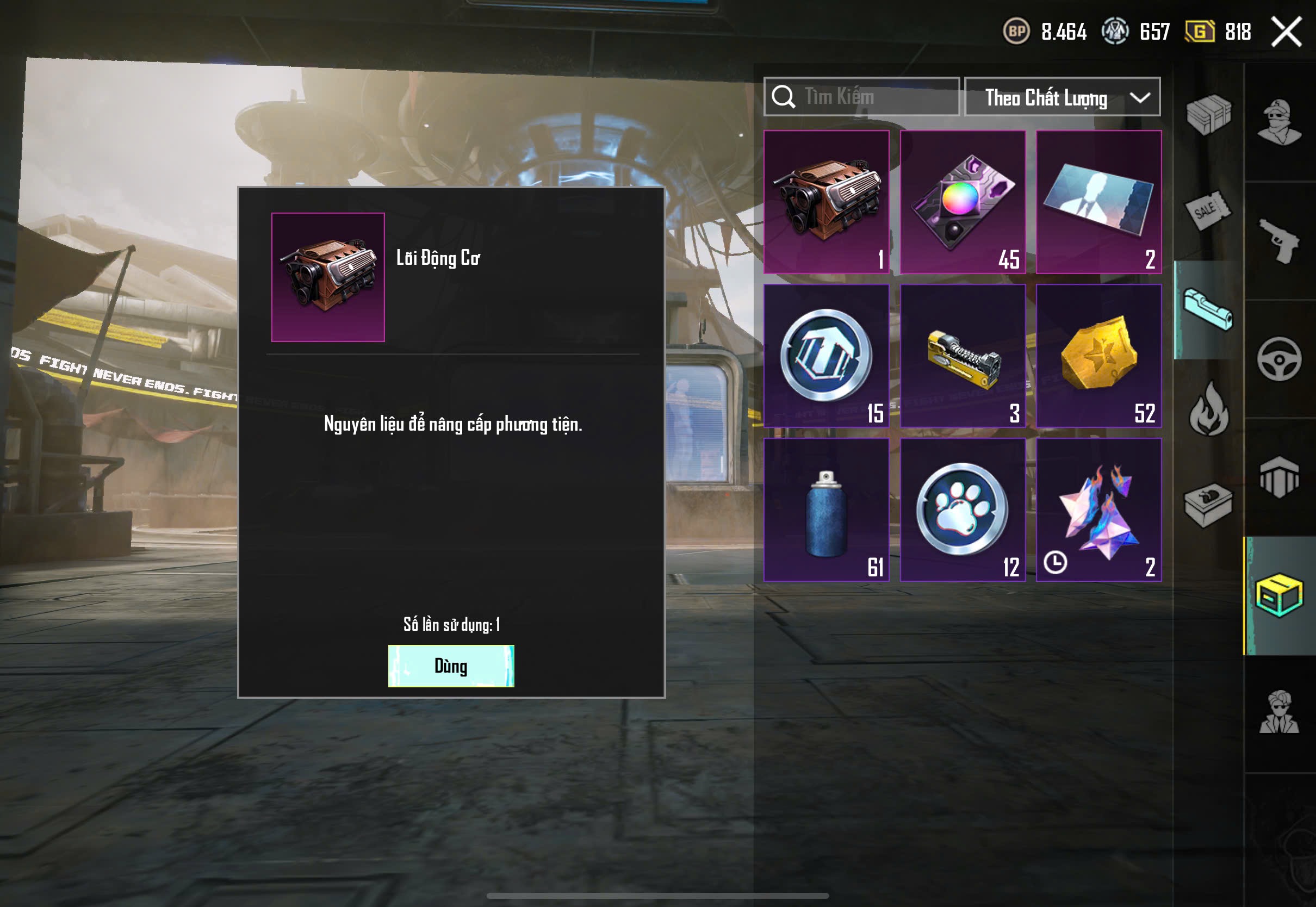Choose the blue spray can slot

(826, 510)
